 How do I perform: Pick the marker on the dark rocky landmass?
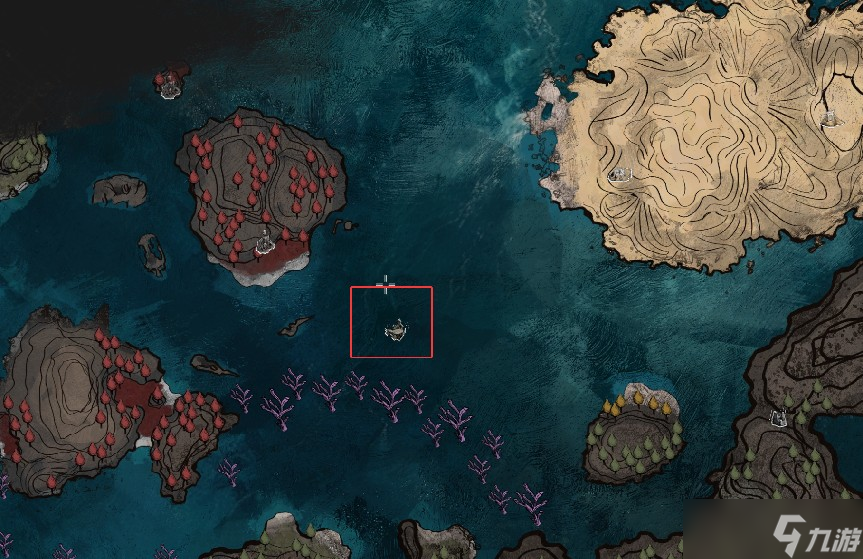pos(777,417)
